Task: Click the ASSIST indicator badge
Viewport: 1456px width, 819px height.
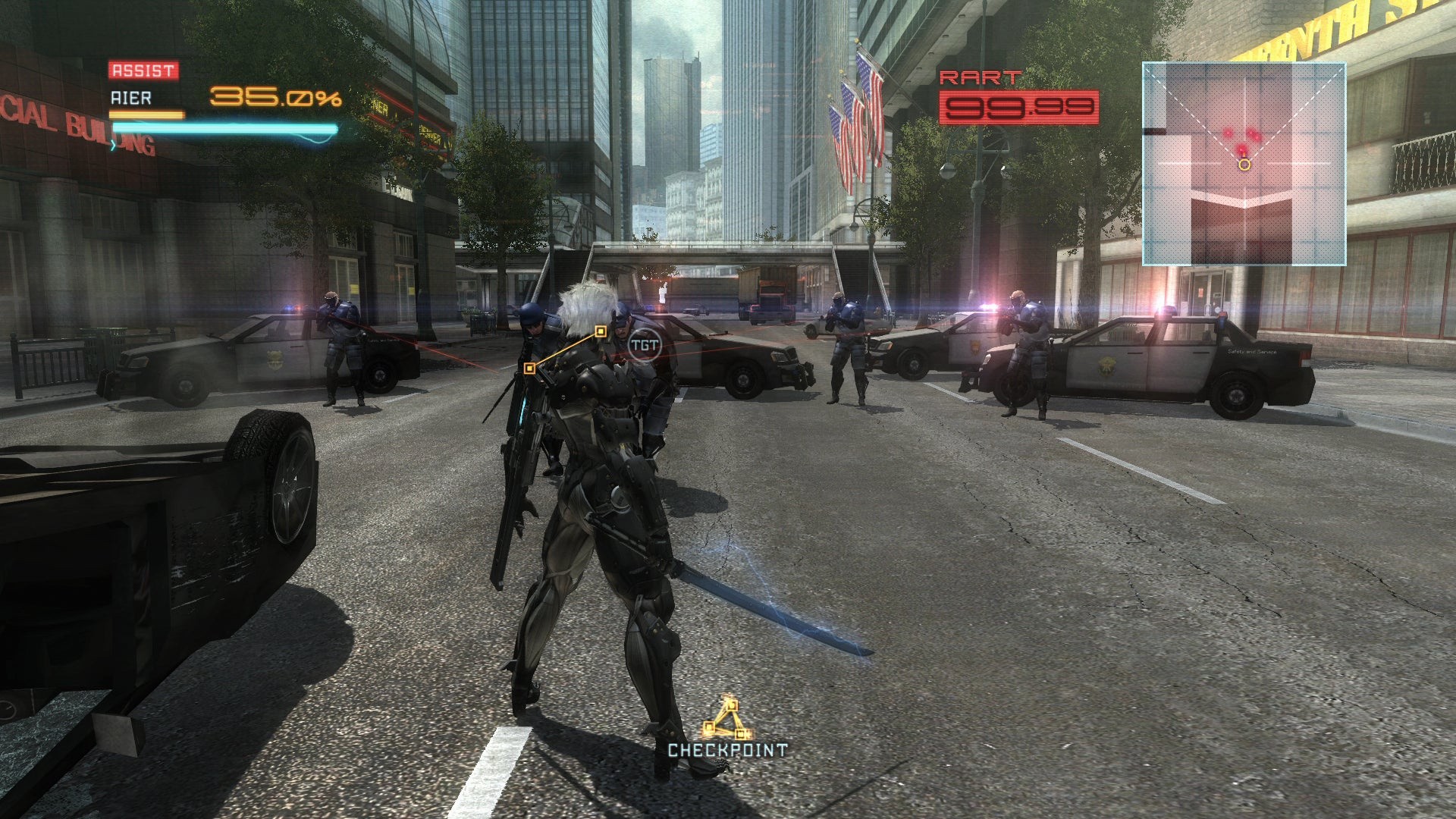Action: pyautogui.click(x=143, y=71)
